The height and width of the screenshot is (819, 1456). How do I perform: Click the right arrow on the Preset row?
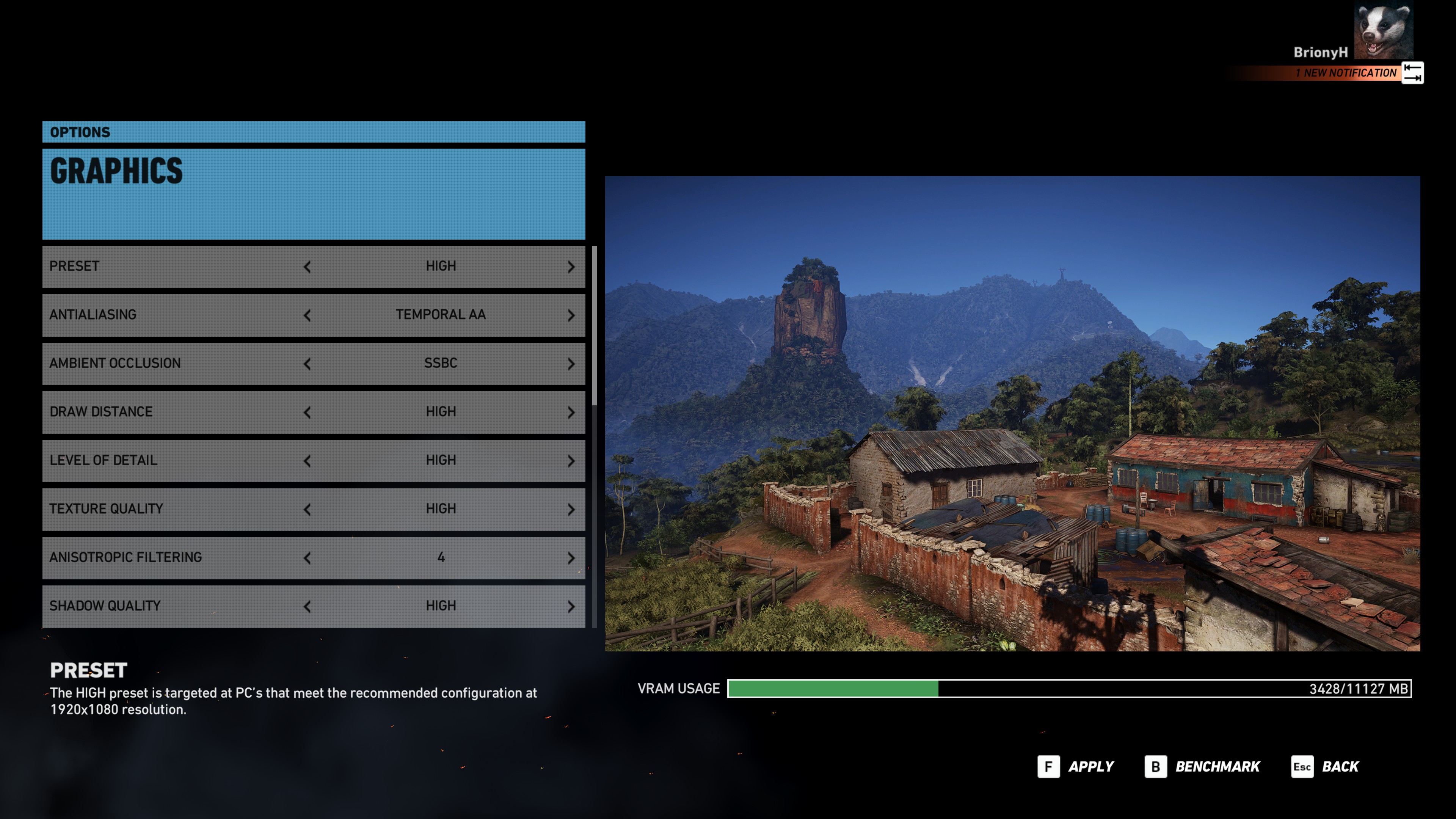[x=571, y=267]
